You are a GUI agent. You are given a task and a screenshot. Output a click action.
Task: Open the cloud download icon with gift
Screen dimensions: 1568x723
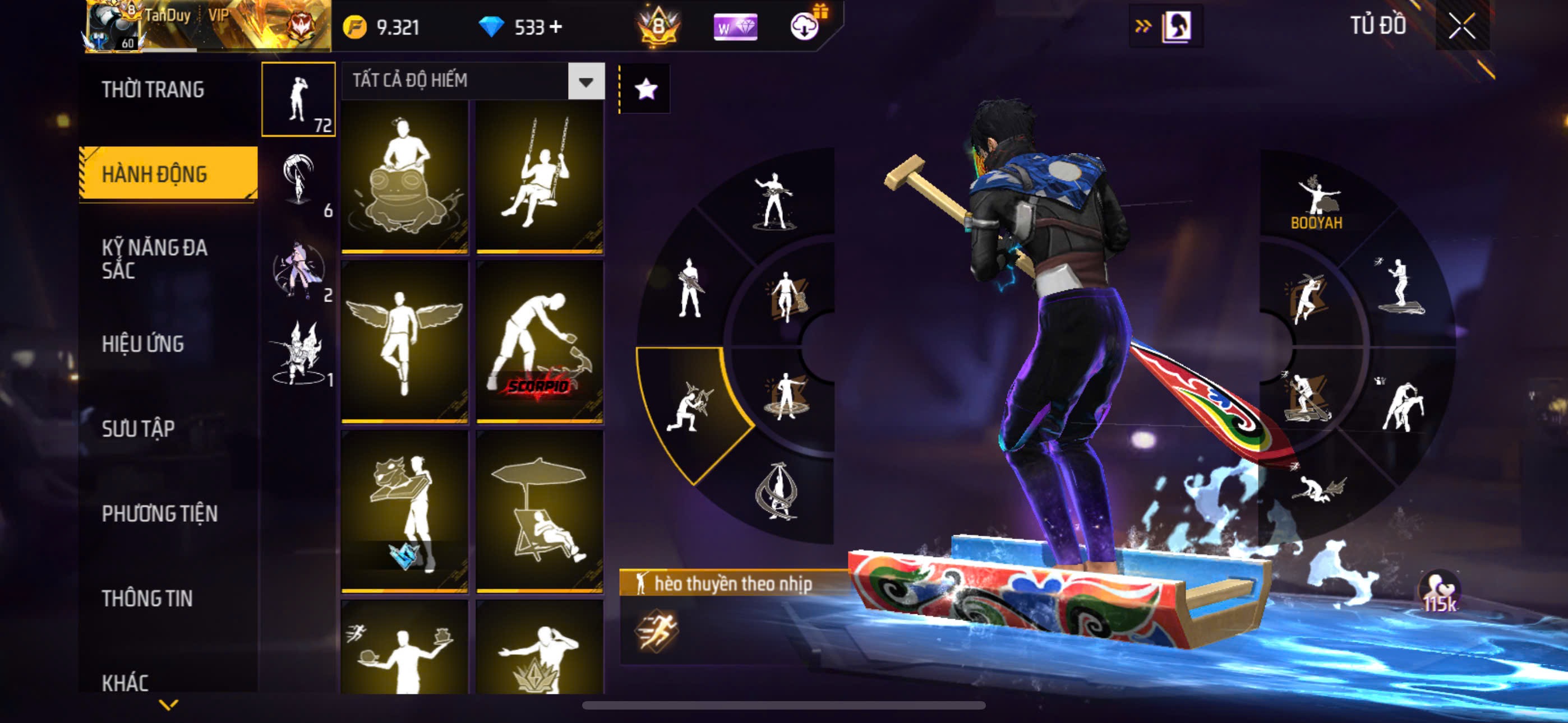(x=806, y=26)
